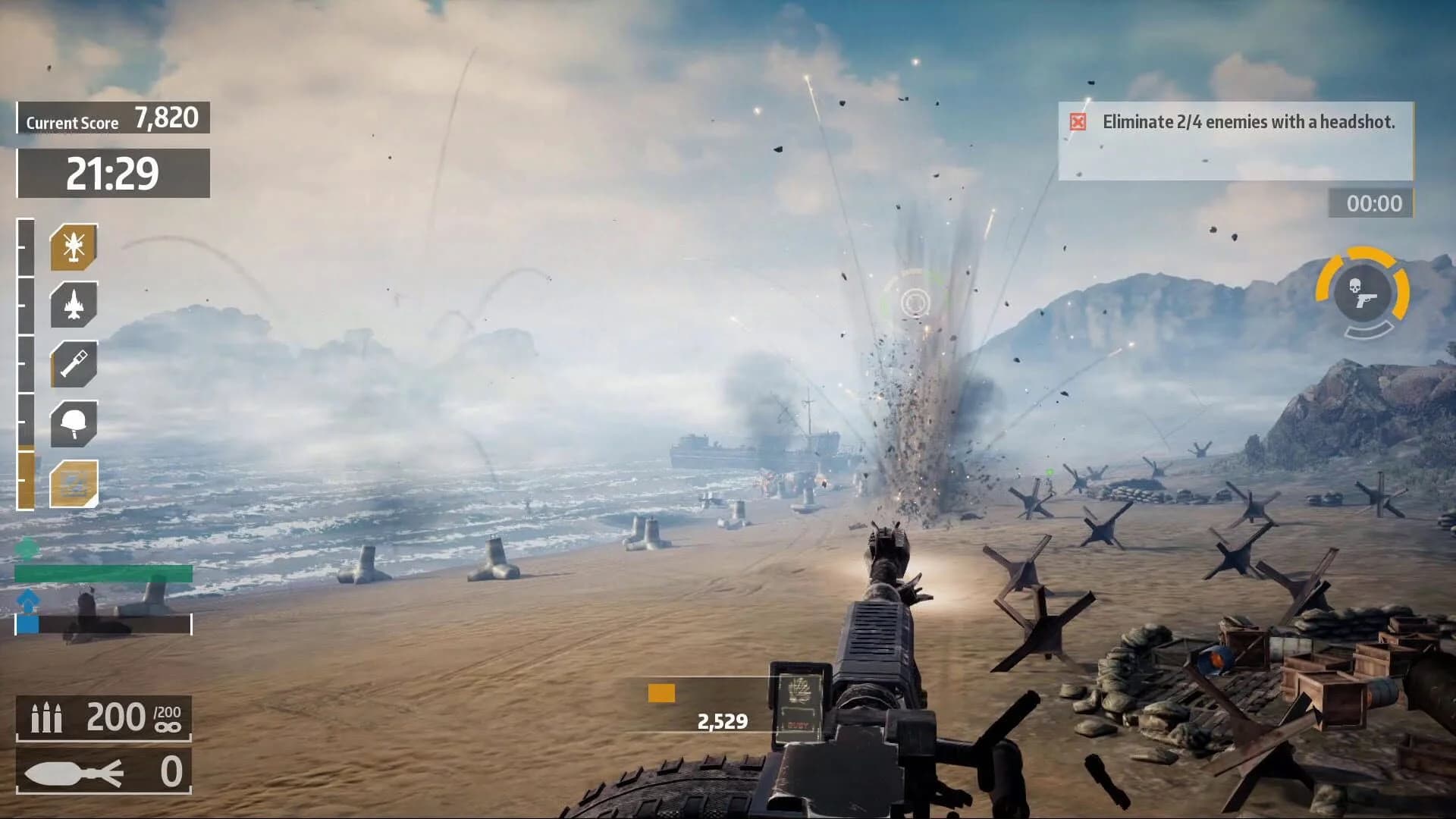Select the Current Score header

pyautogui.click(x=72, y=121)
